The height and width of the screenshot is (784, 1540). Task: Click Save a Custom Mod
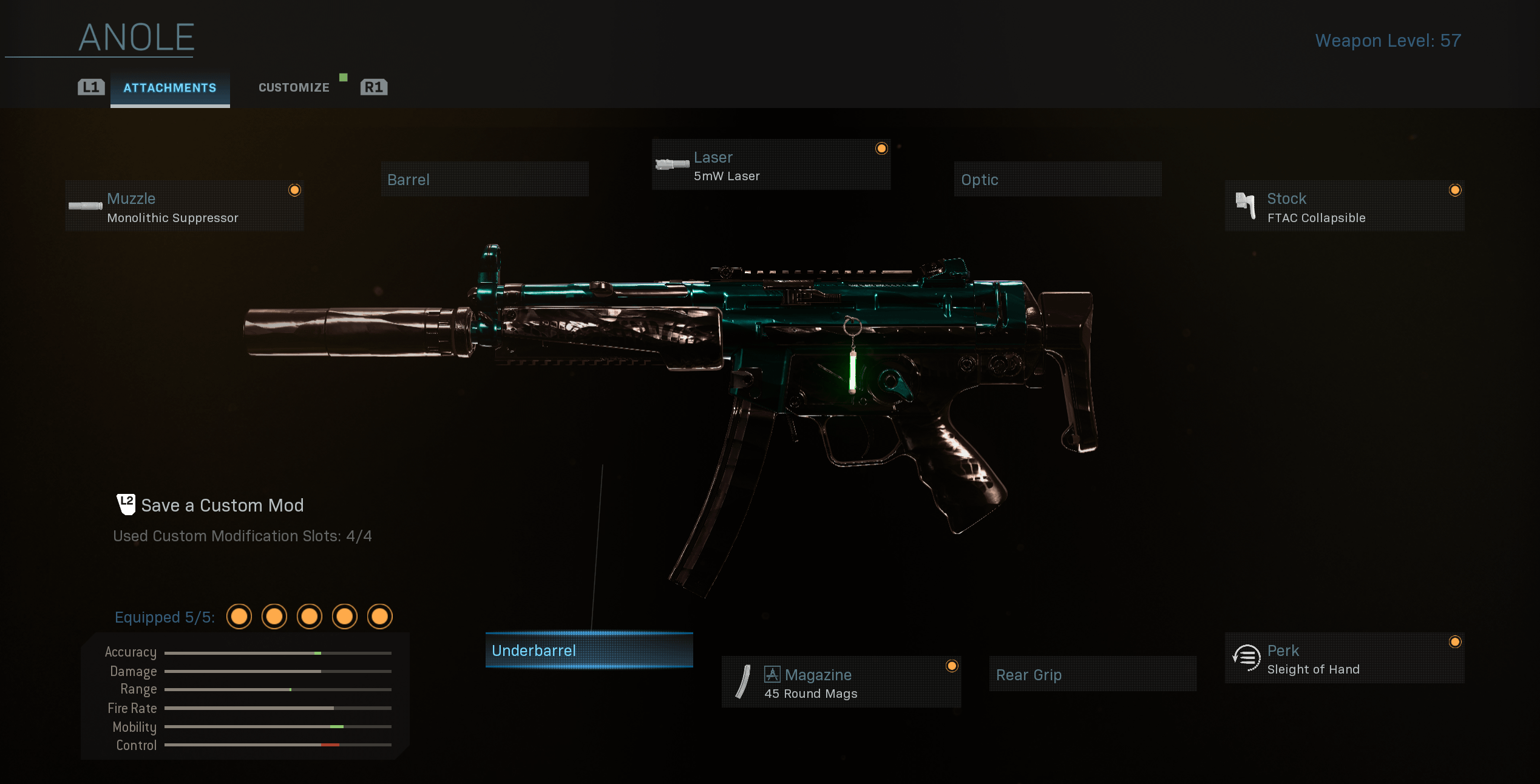pos(222,505)
